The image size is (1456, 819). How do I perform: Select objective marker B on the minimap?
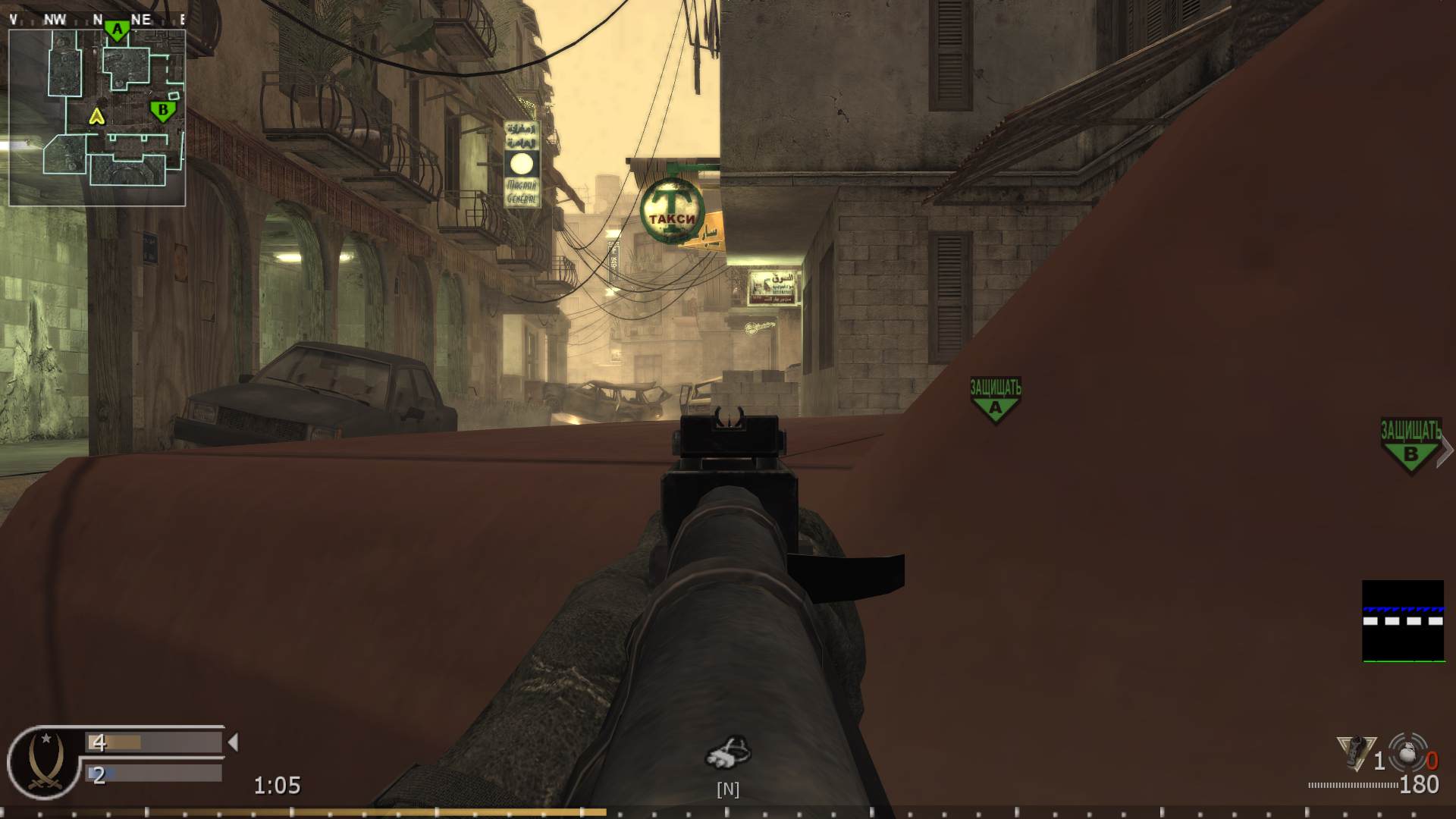[163, 112]
